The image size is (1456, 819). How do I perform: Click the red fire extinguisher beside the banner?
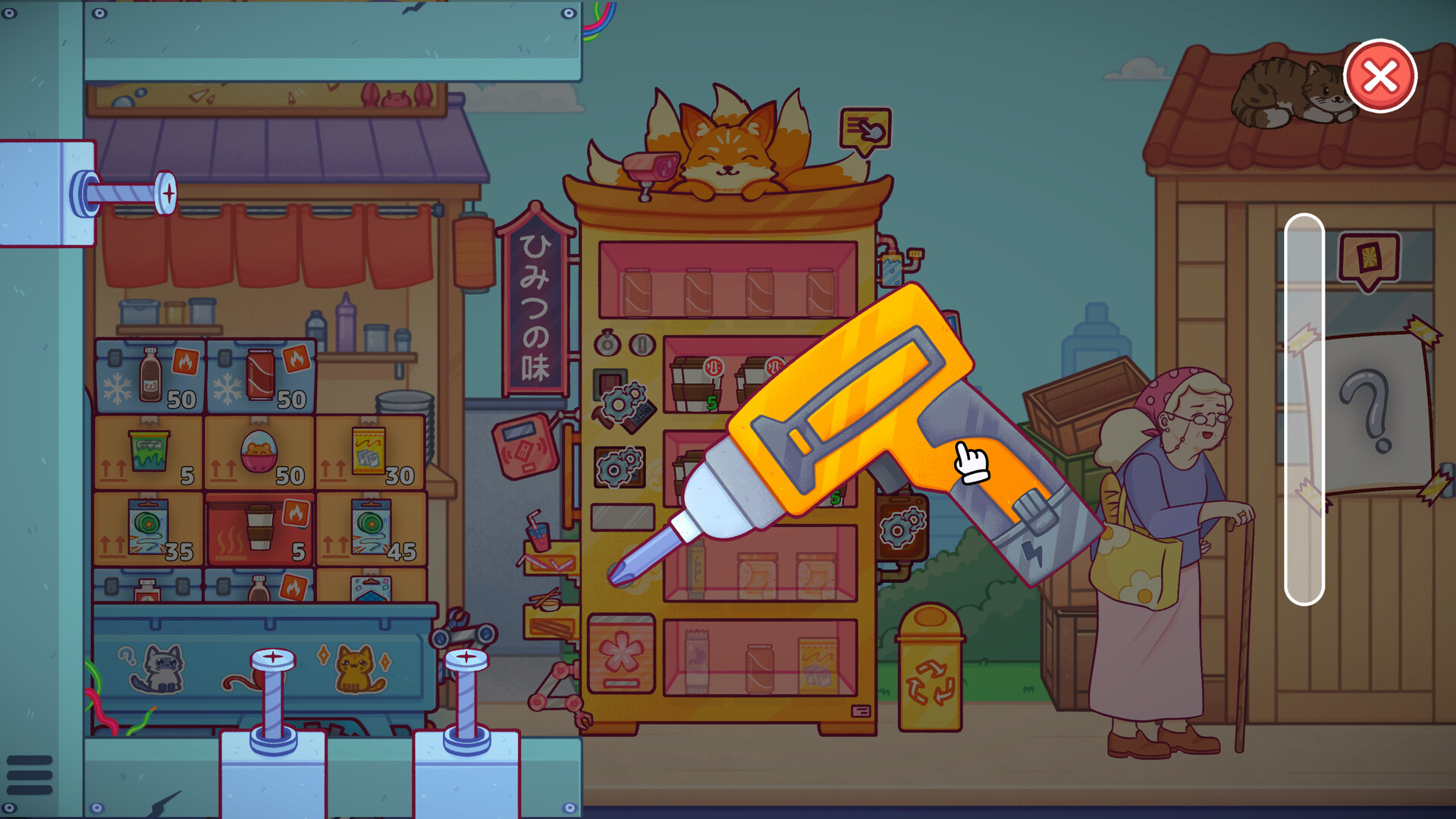point(526,447)
